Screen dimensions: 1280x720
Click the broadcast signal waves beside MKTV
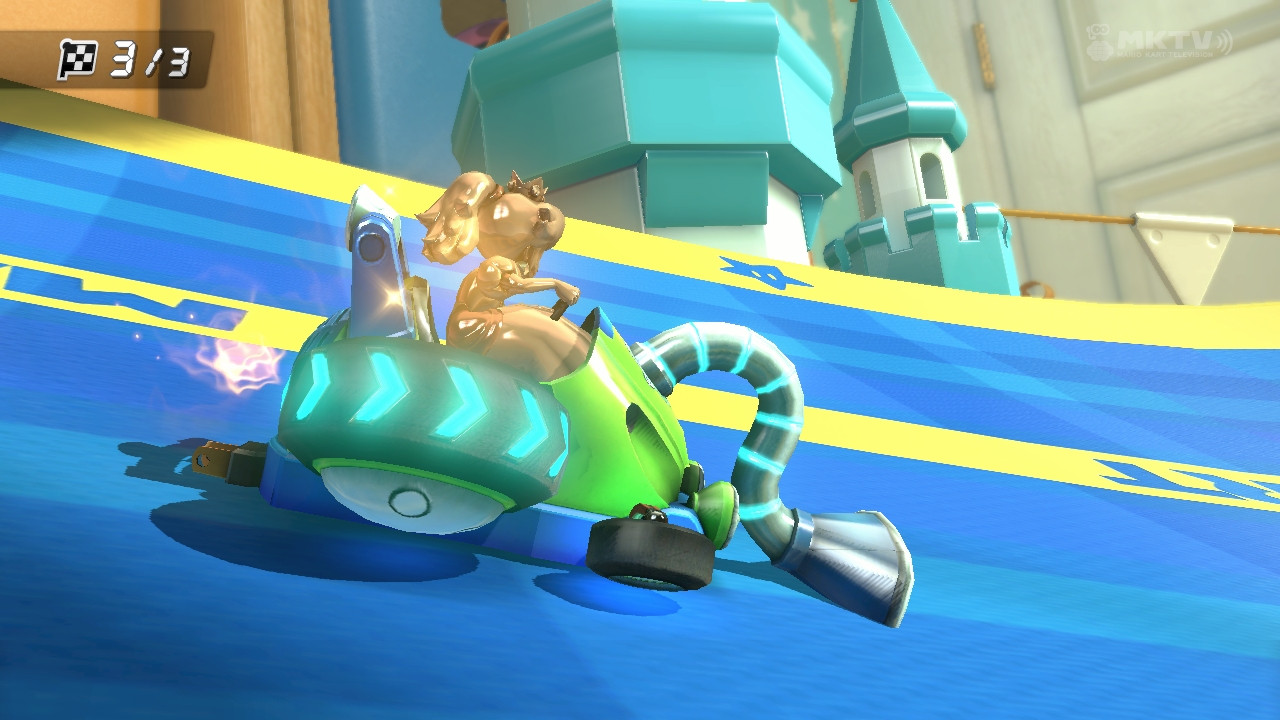point(1223,42)
